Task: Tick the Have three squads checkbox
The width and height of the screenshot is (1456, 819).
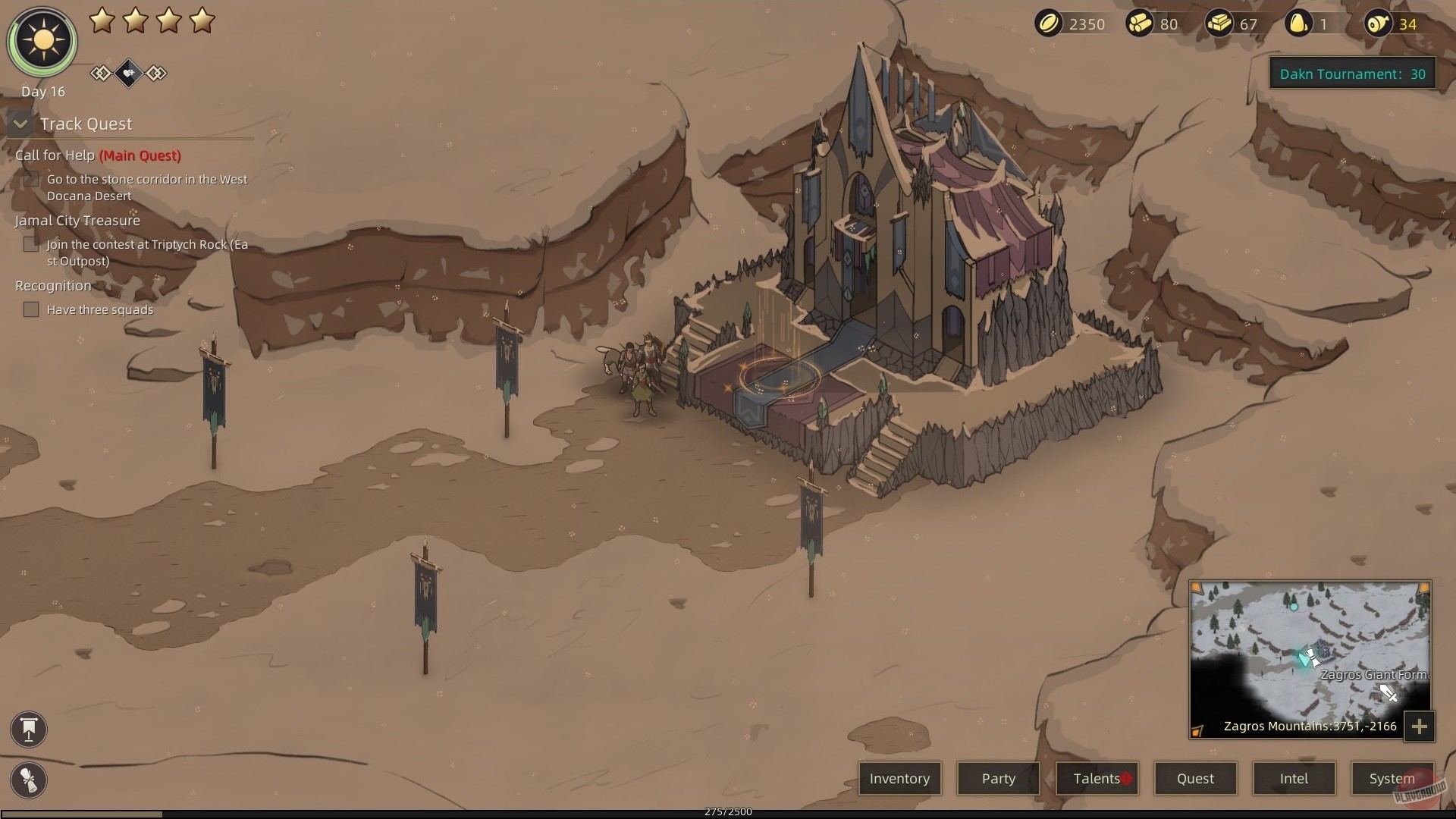Action: [x=31, y=309]
